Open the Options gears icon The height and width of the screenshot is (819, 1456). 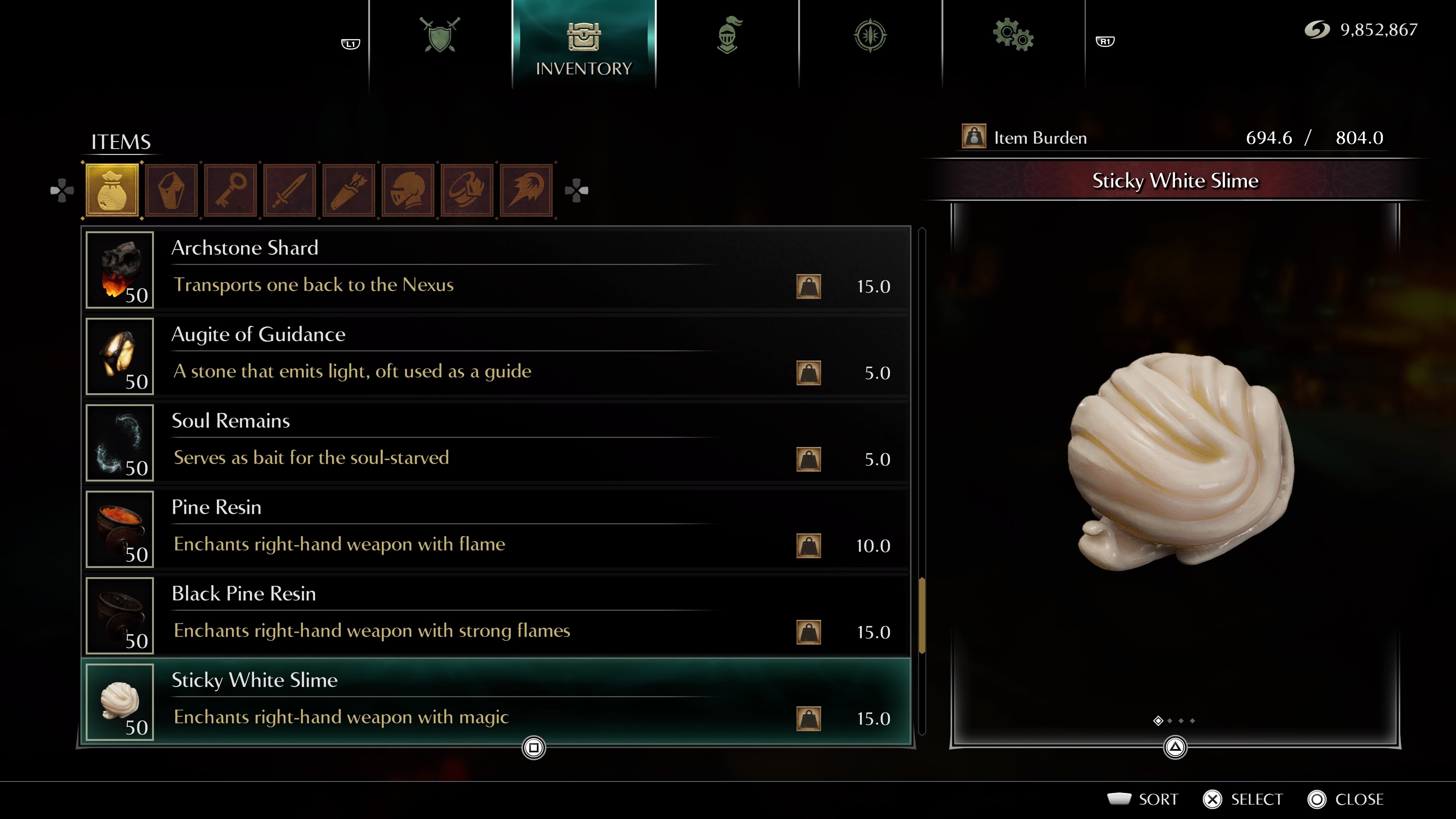1014,35
